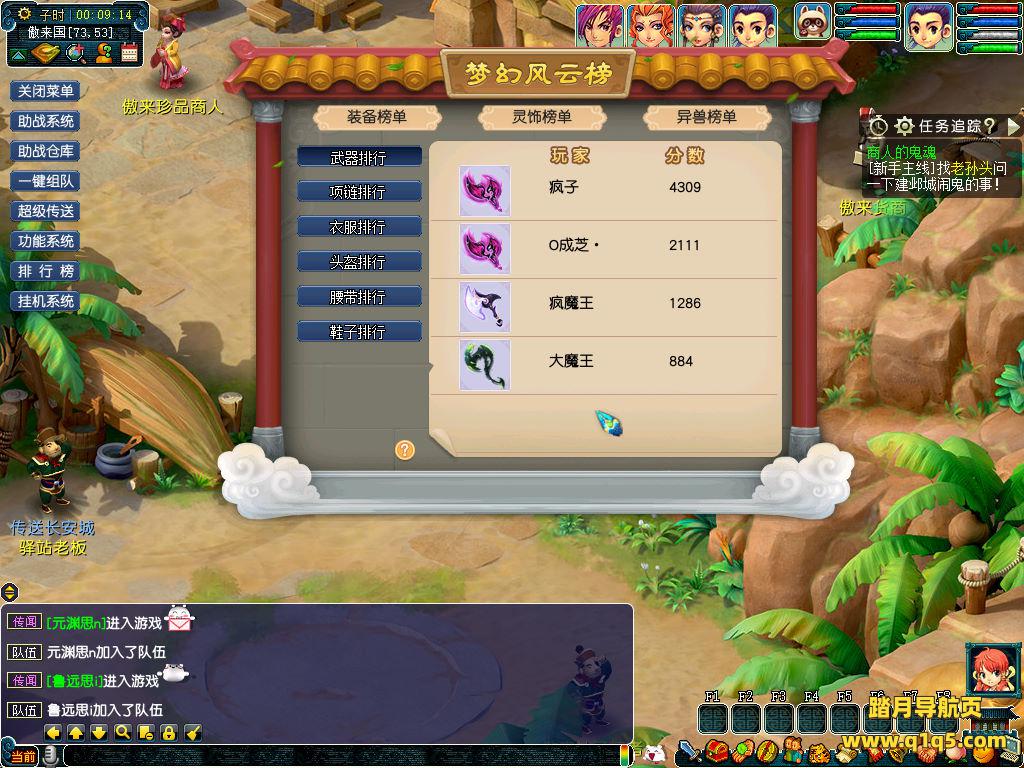Switch to the 灵饰榜单 tab
This screenshot has height=768, width=1024.
[542, 117]
